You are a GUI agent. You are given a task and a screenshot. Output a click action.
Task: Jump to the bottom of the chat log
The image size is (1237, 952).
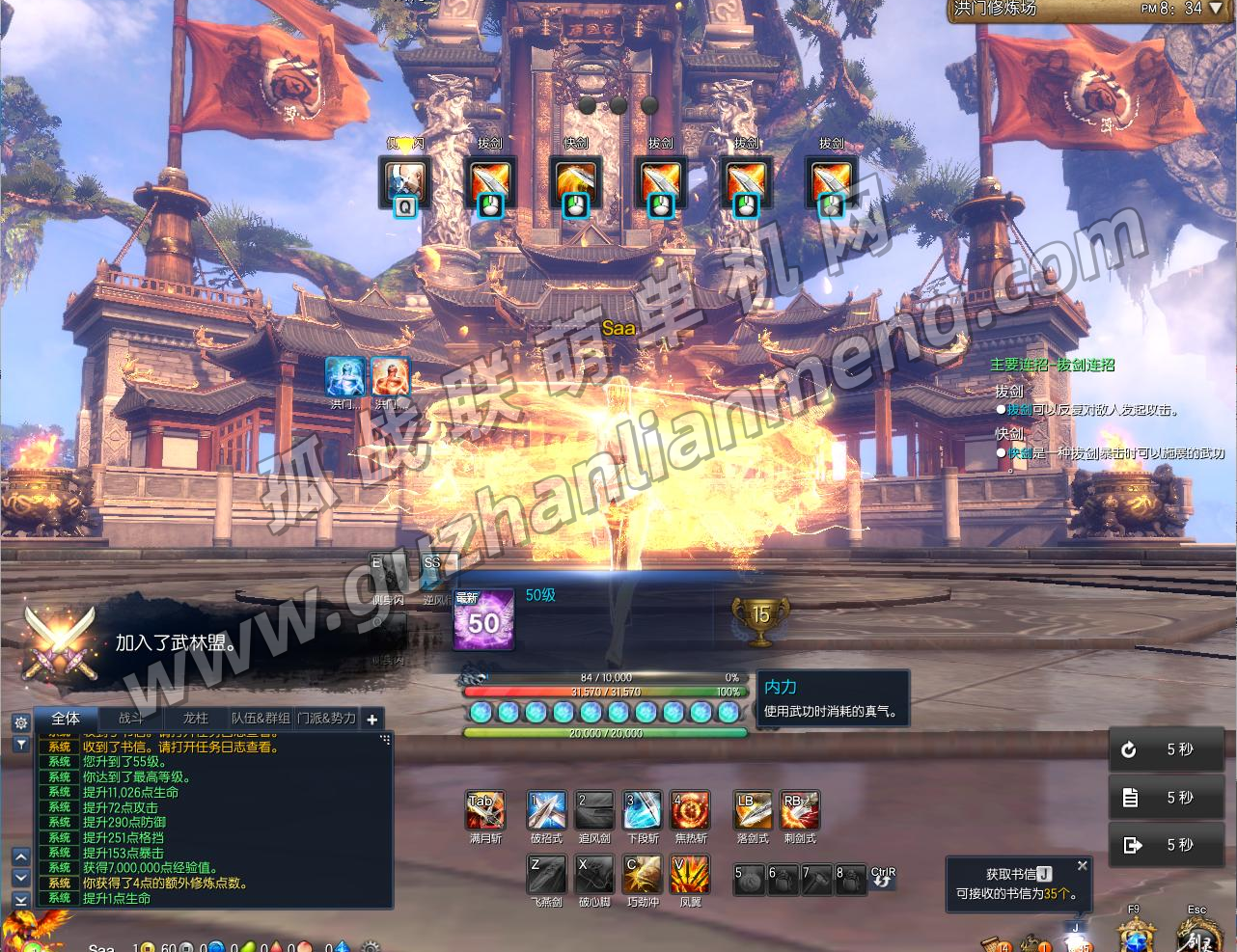(x=20, y=899)
